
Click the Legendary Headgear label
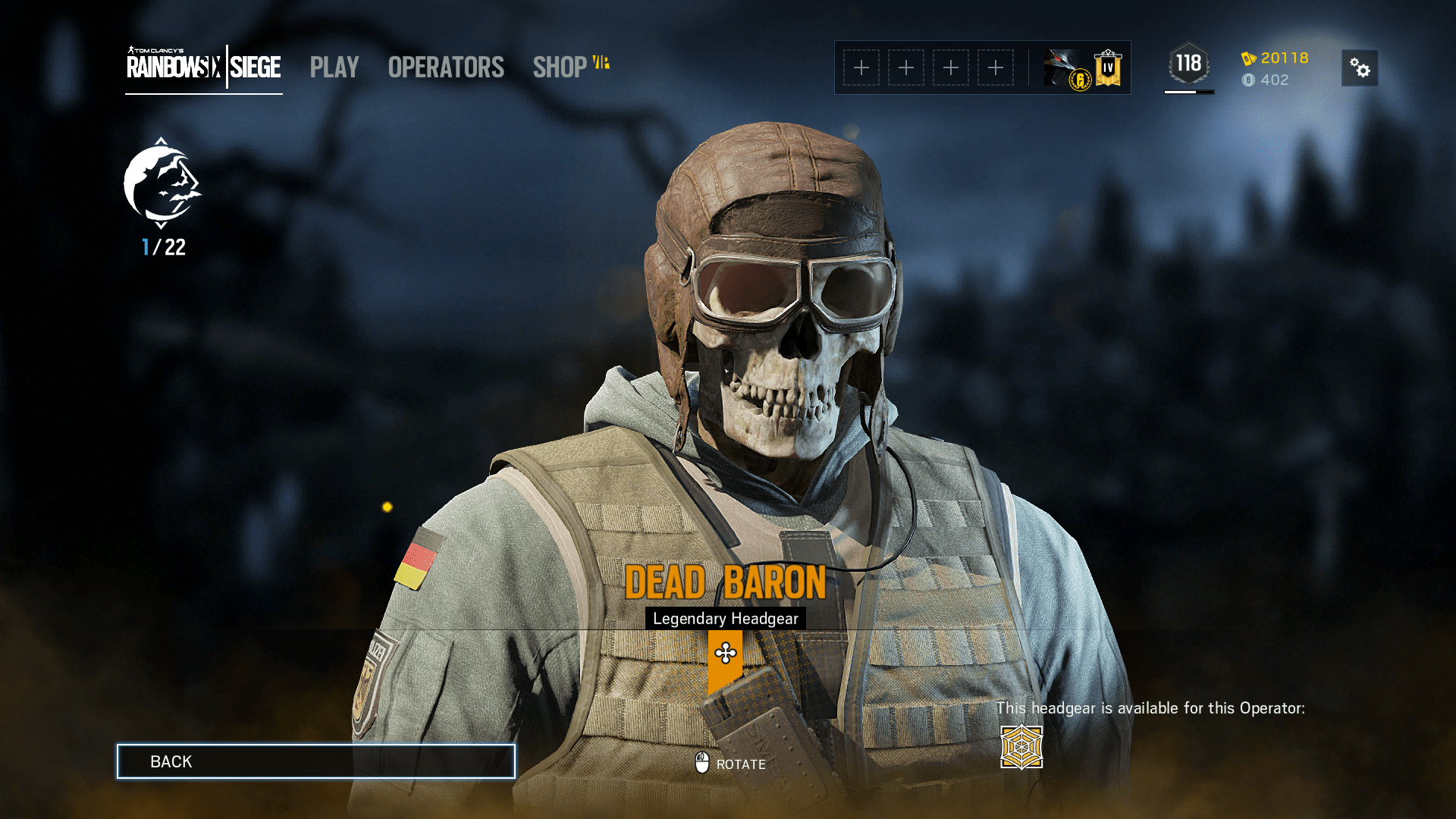(726, 618)
